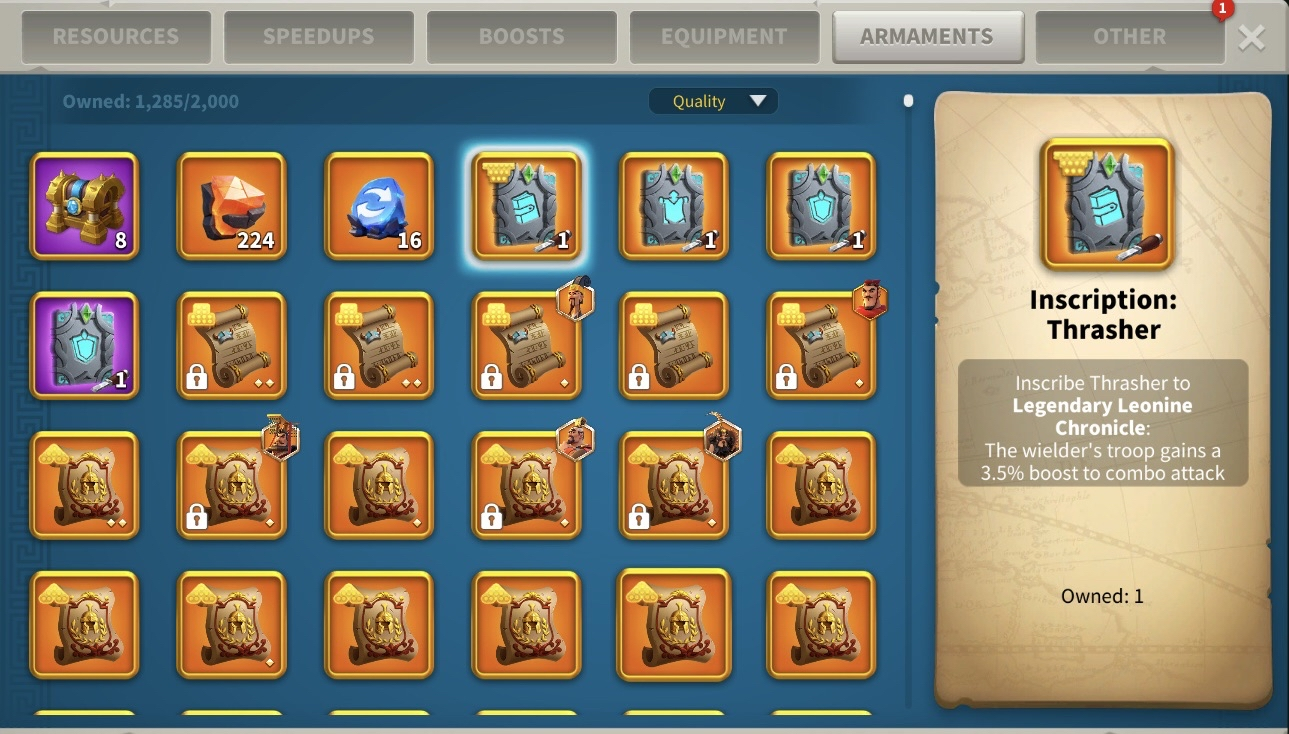Switch to the Resources tab
This screenshot has height=734, width=1289.
(x=115, y=37)
